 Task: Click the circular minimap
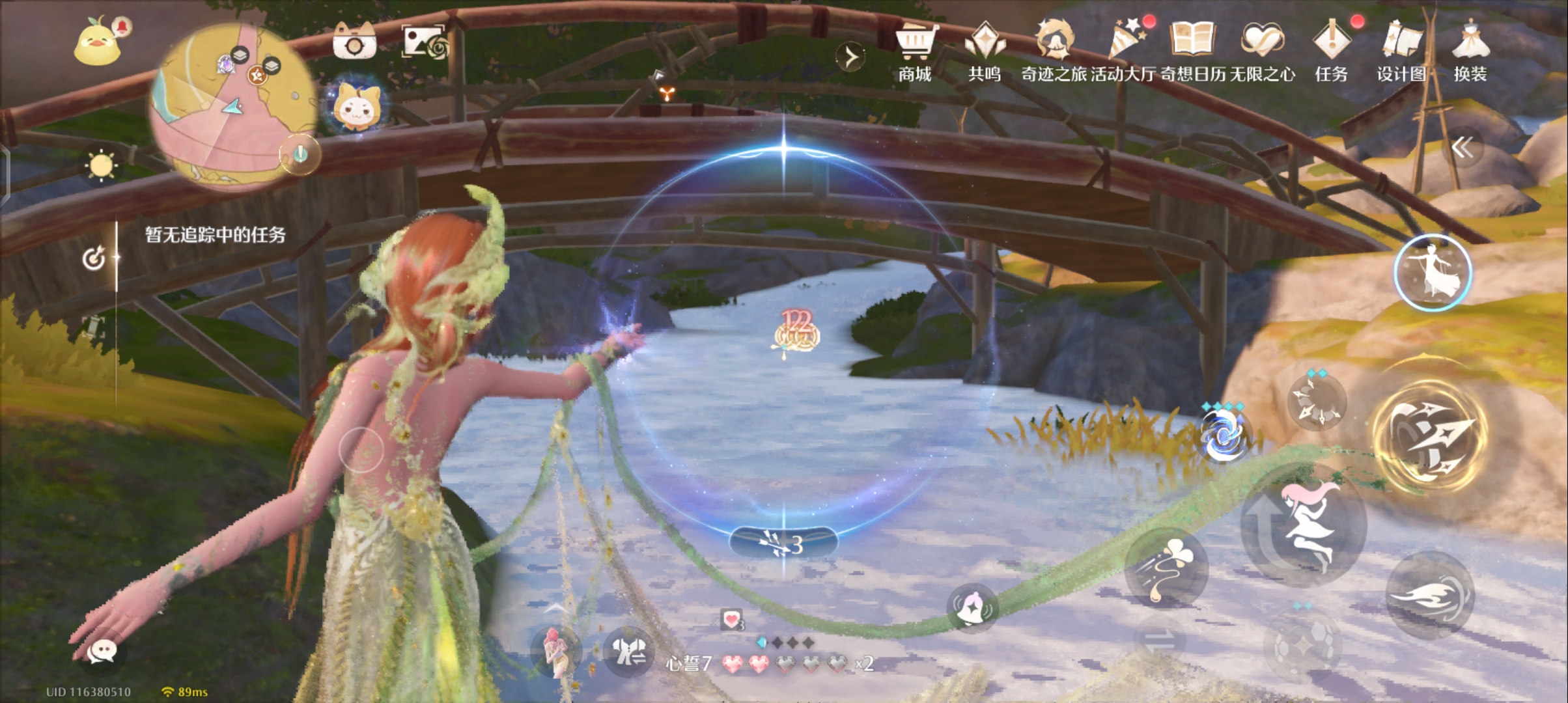click(x=231, y=107)
